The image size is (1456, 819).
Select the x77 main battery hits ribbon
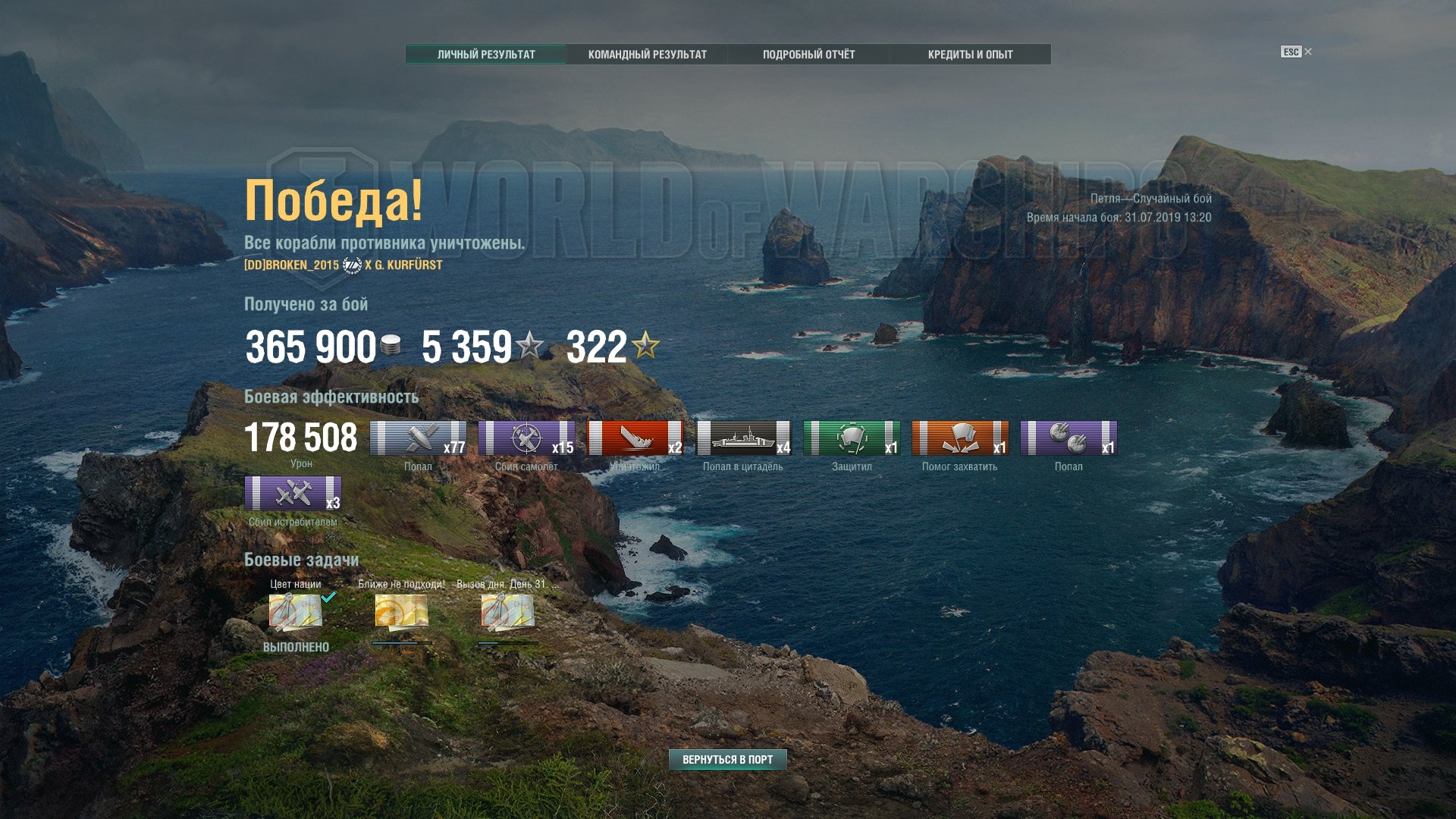(x=418, y=438)
